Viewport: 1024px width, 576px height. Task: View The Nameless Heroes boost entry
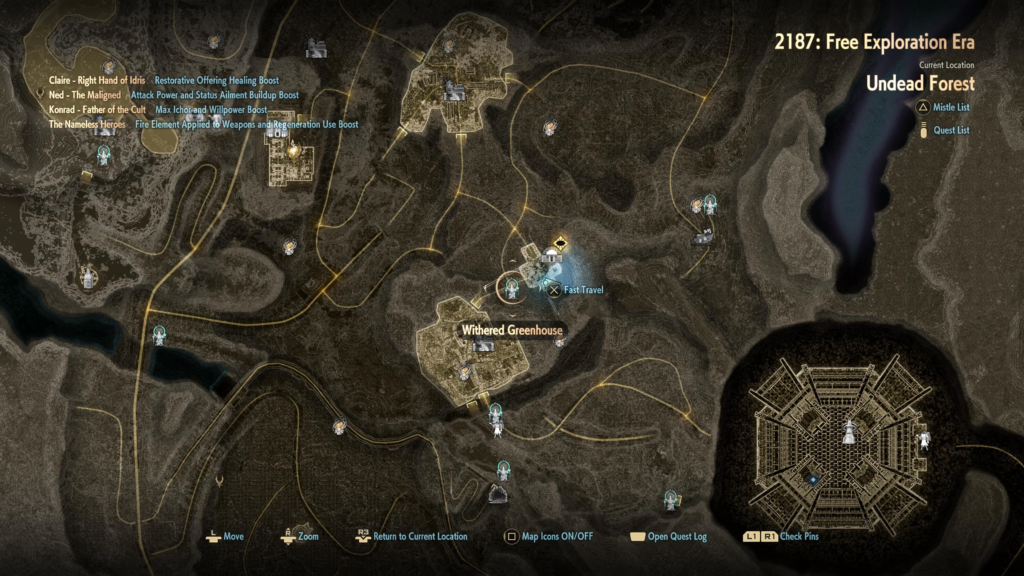pyautogui.click(x=87, y=124)
